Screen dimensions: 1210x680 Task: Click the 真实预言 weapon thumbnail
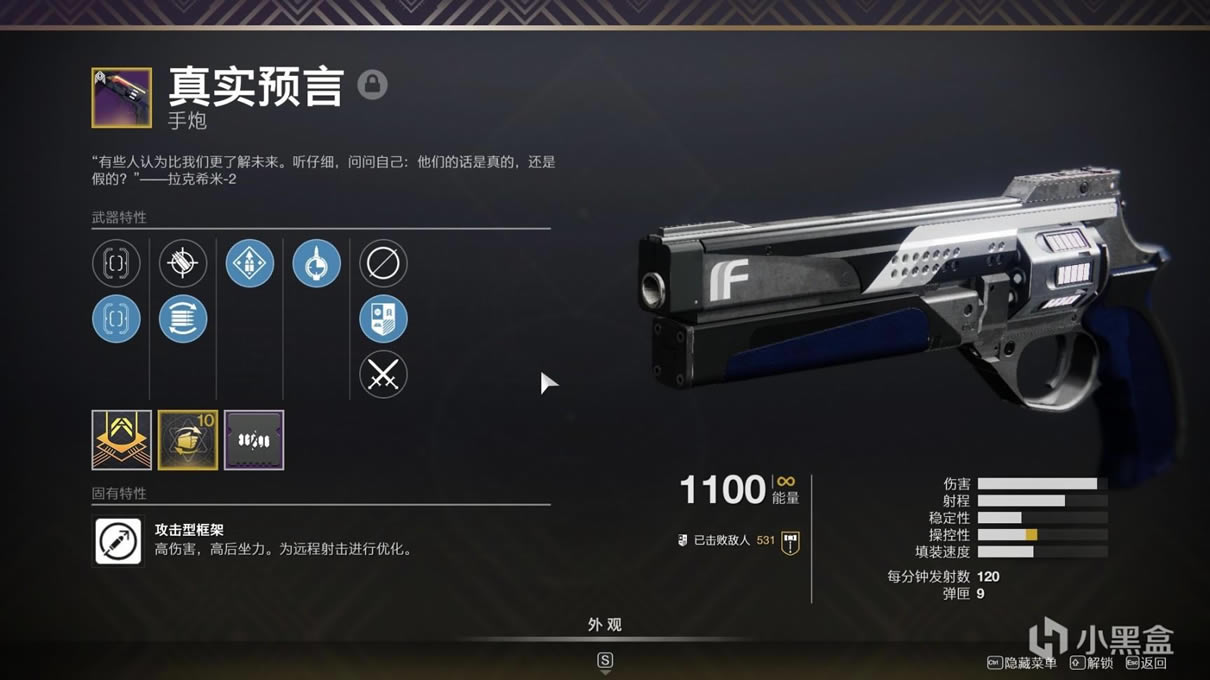click(x=121, y=97)
